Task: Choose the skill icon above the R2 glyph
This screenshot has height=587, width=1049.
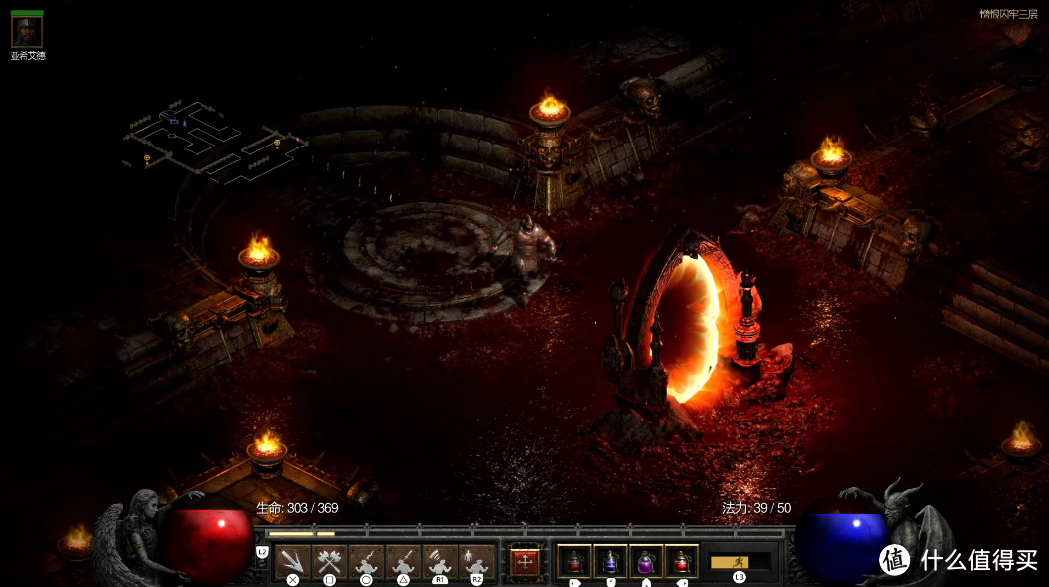Action: click(x=476, y=561)
